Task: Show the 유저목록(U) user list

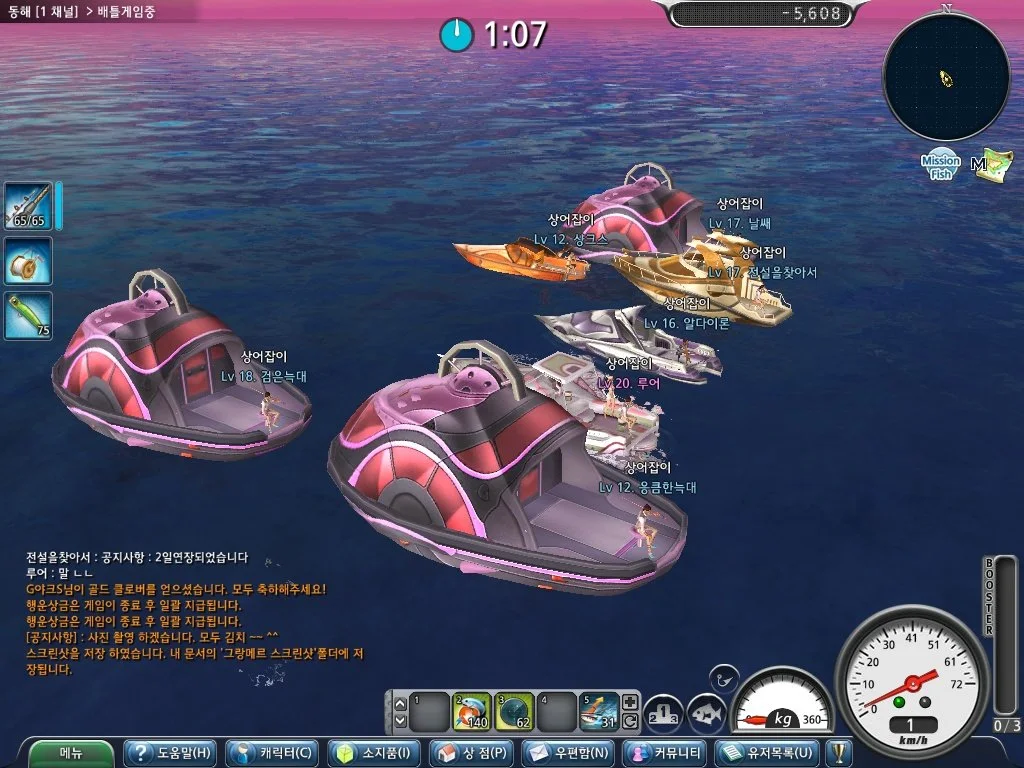Action: (768, 752)
